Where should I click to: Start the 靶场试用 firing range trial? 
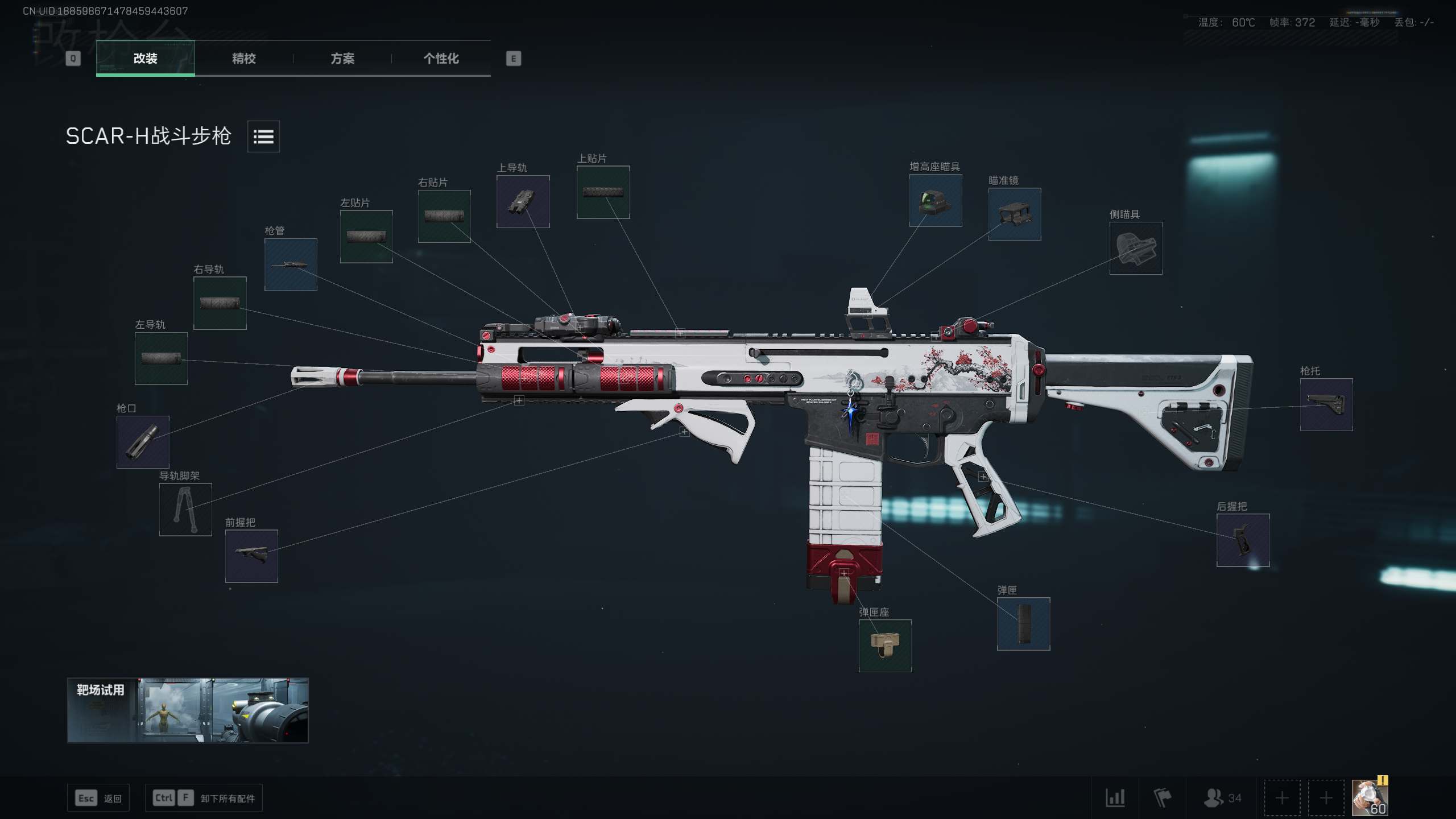[188, 710]
